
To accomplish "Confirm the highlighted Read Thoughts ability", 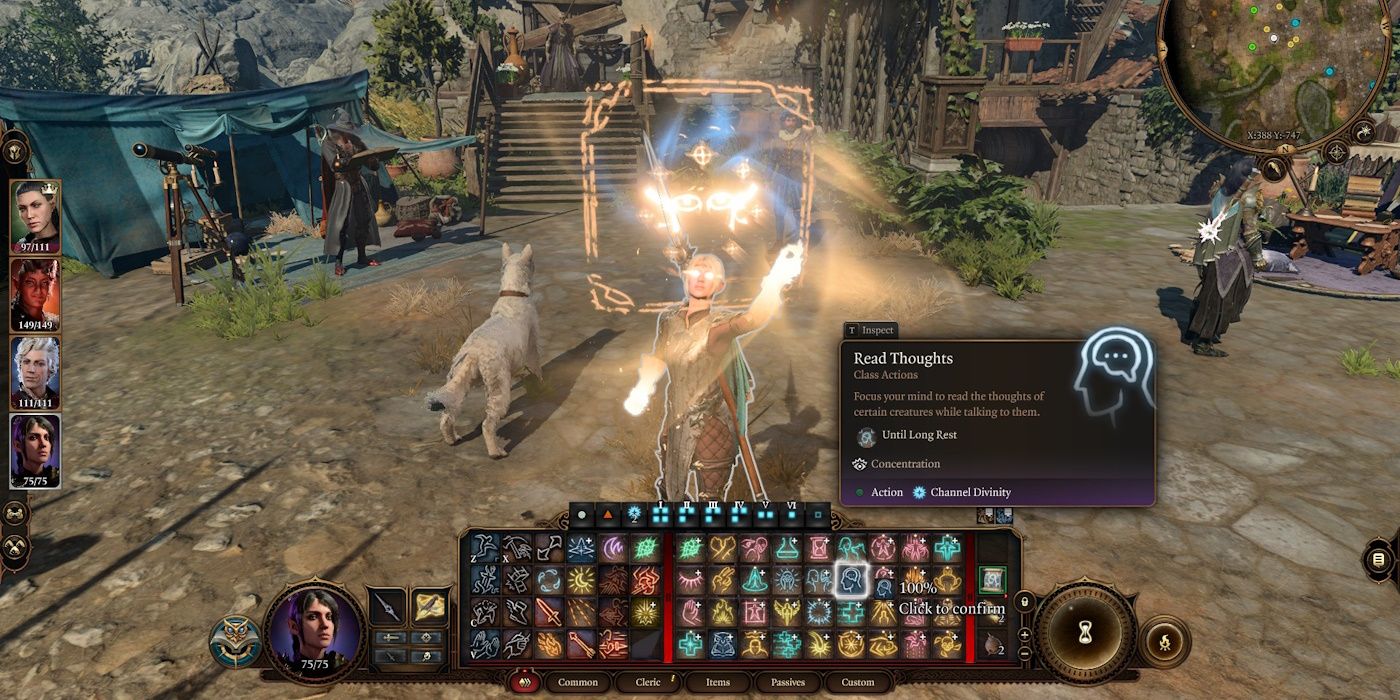I will [x=852, y=580].
